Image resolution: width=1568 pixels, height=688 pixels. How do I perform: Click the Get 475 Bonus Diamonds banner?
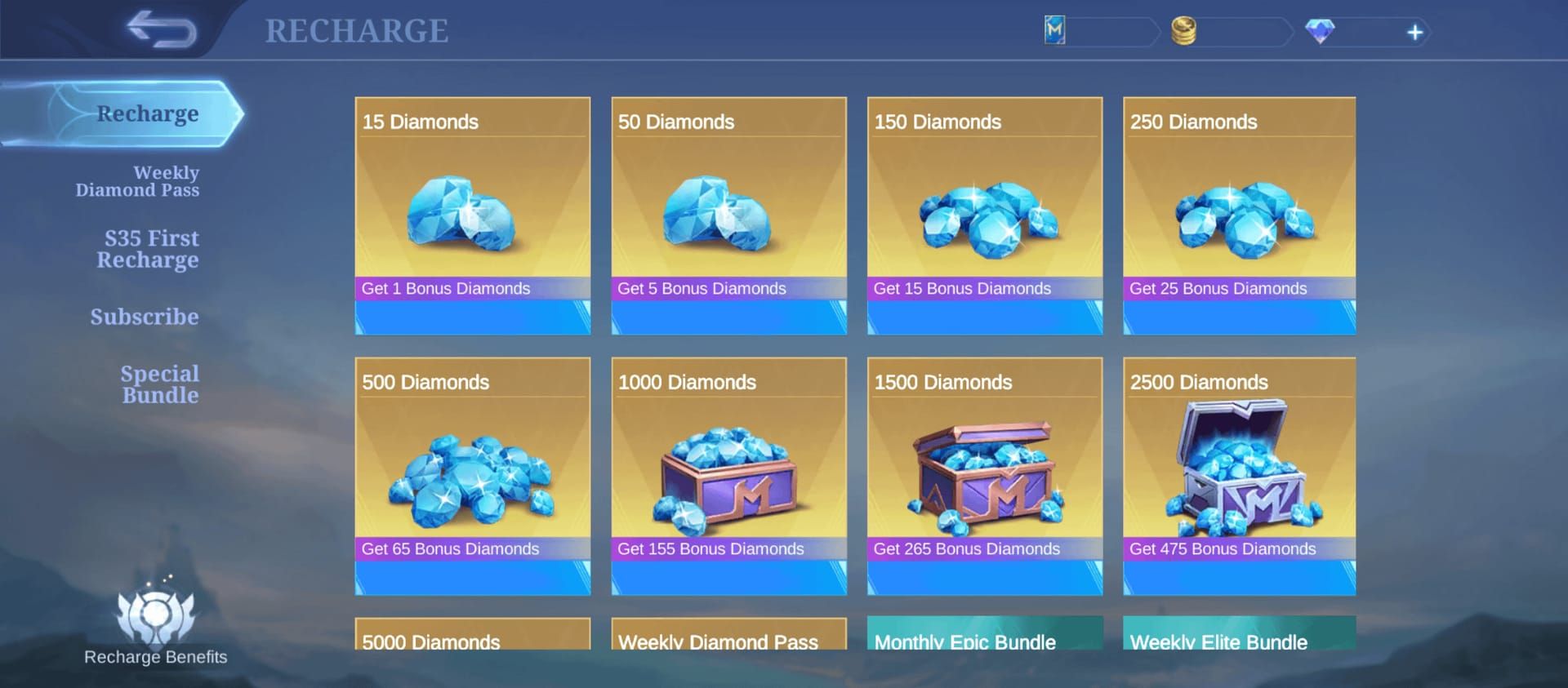tap(1238, 548)
